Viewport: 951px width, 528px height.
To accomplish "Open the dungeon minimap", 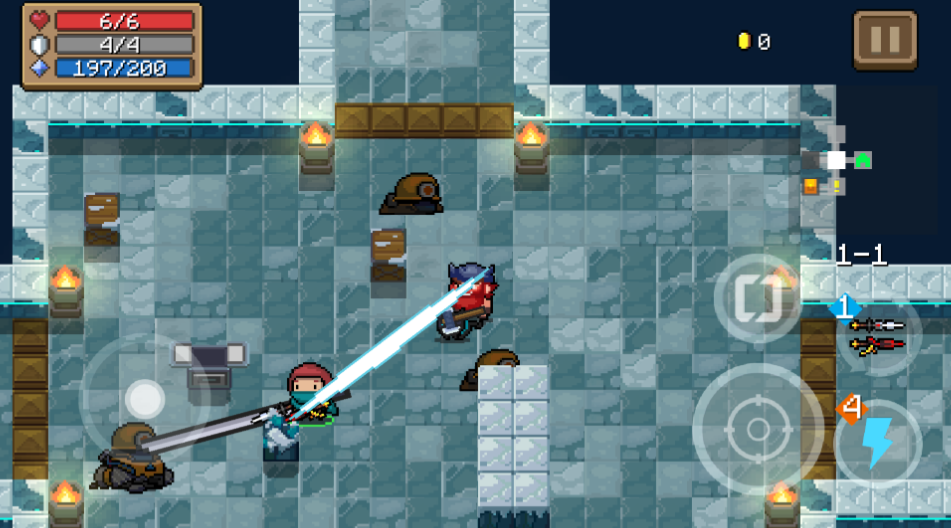I will tap(836, 161).
